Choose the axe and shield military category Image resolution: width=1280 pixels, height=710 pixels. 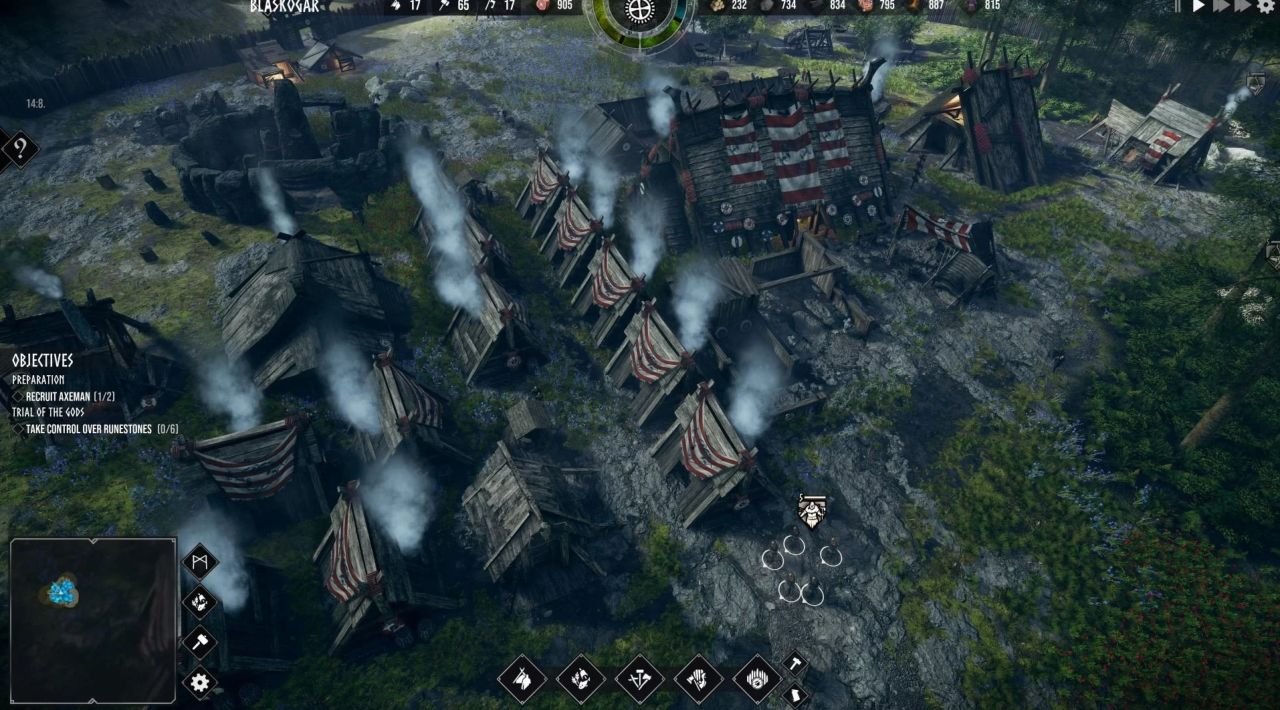coord(699,679)
